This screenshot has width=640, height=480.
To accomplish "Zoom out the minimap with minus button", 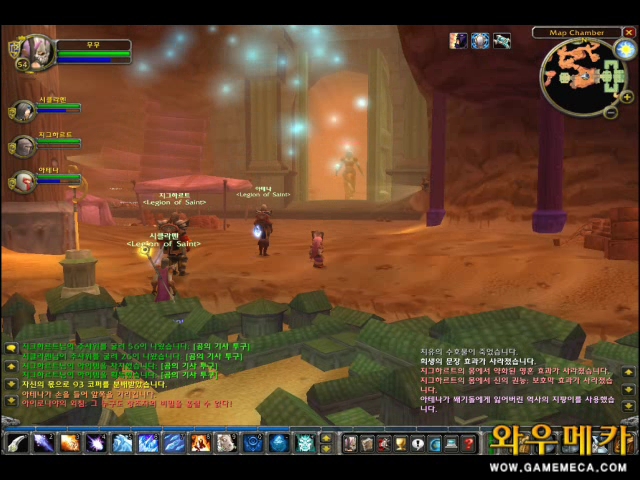I will pyautogui.click(x=611, y=111).
